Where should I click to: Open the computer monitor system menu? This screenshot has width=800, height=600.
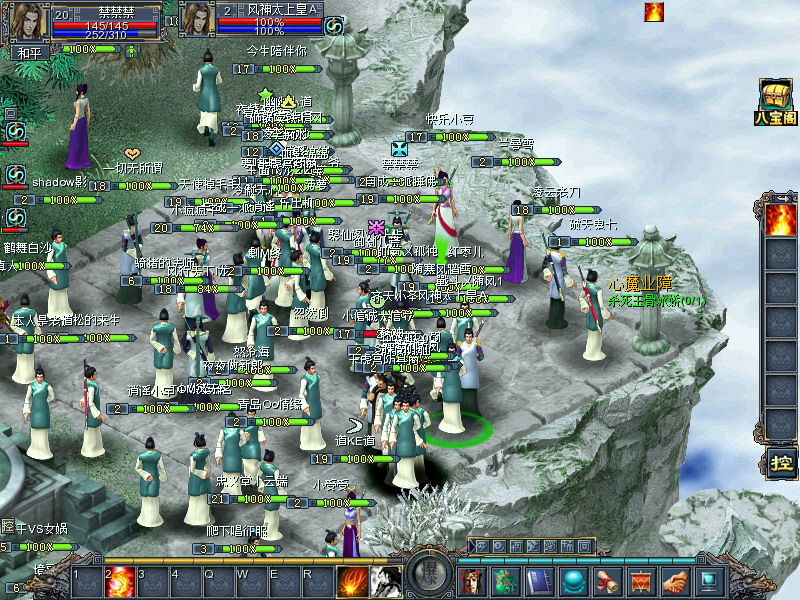tap(709, 581)
